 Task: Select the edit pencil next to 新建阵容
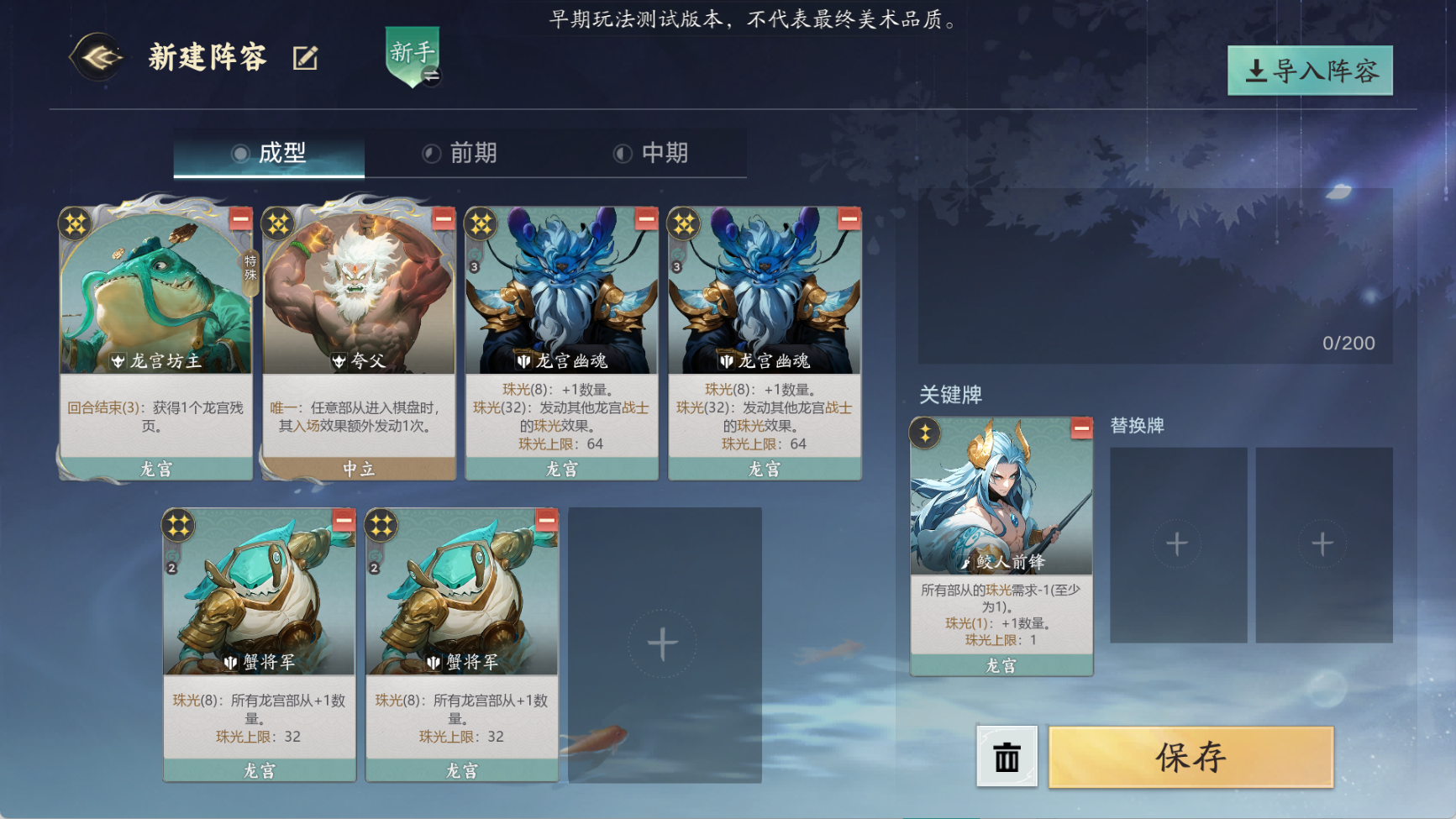(304, 57)
